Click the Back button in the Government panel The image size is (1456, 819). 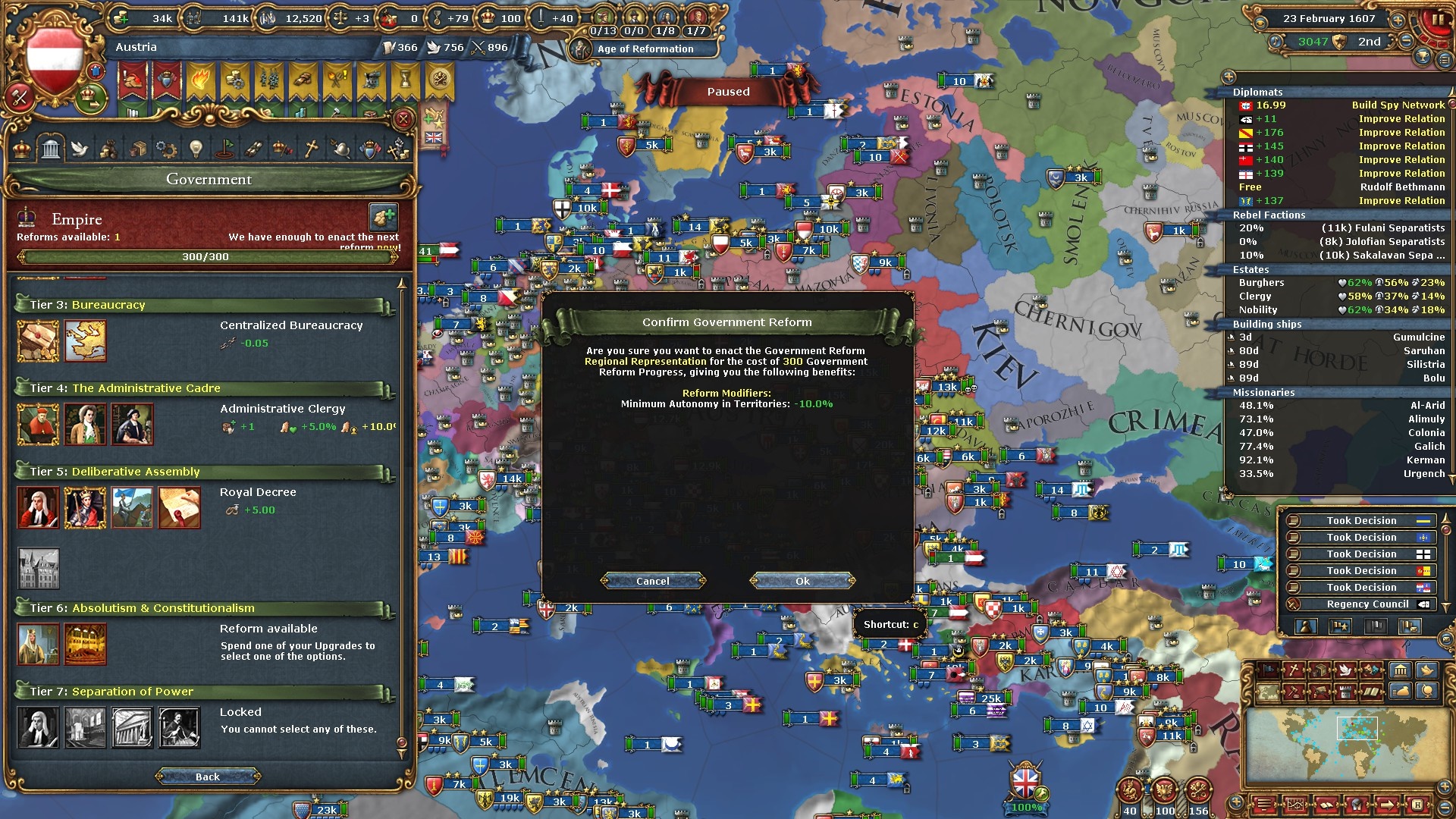207,777
